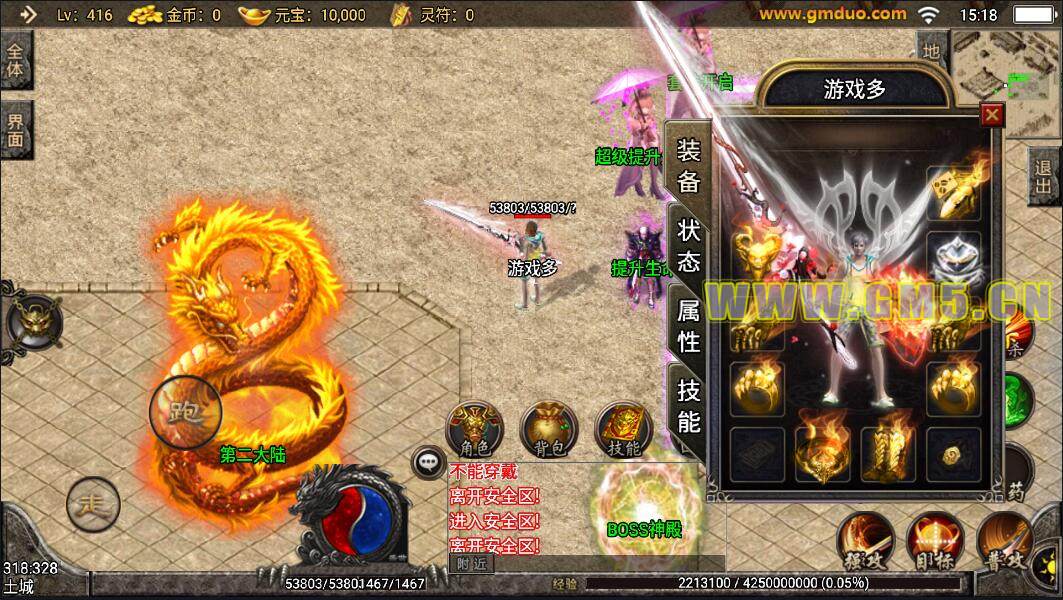Viewport: 1063px width, 600px height.
Task: Open the round 技能 skills book icon
Action: point(623,430)
